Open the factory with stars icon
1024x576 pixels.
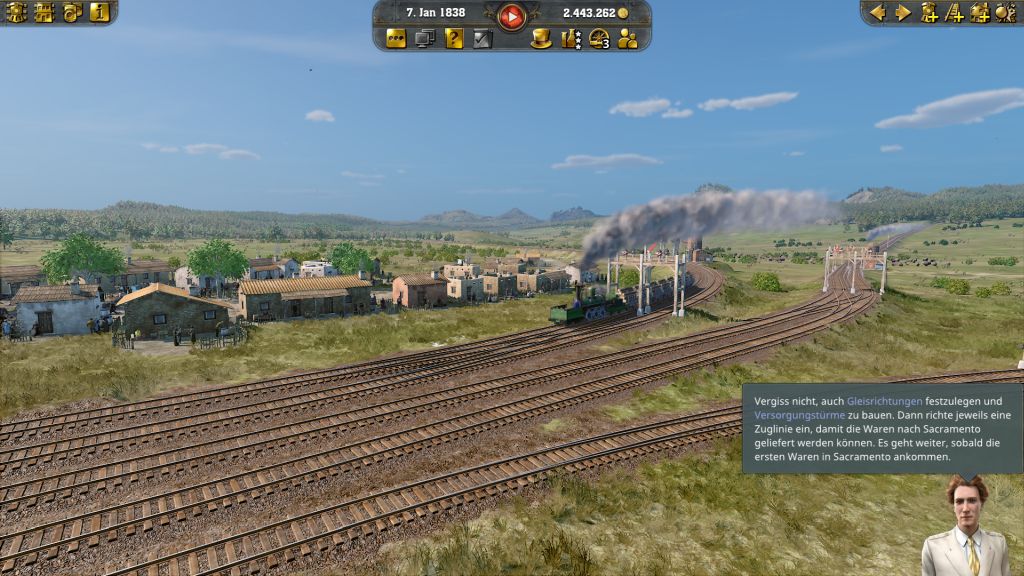coord(571,39)
